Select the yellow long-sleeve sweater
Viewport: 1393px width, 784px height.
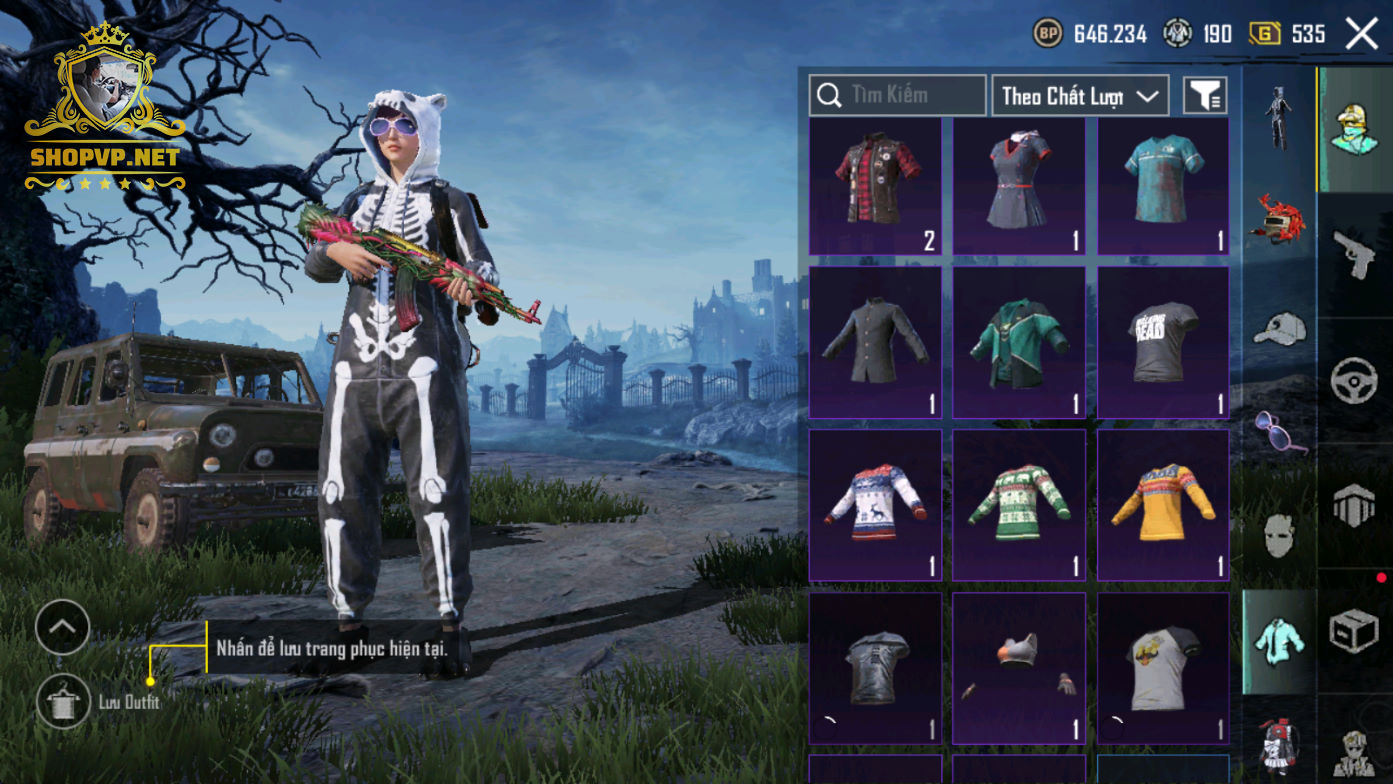(x=1163, y=505)
